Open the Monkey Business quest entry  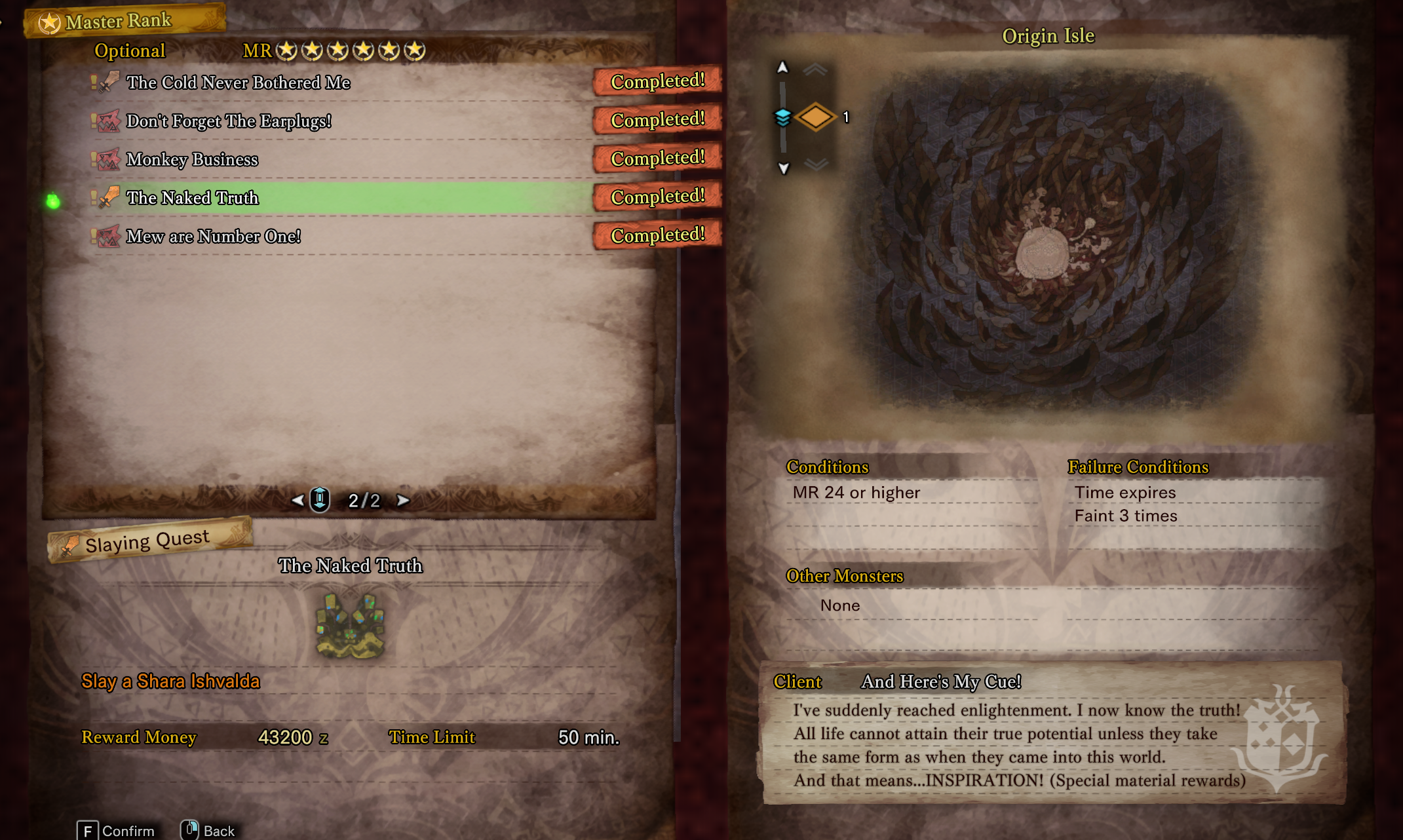pos(192,160)
